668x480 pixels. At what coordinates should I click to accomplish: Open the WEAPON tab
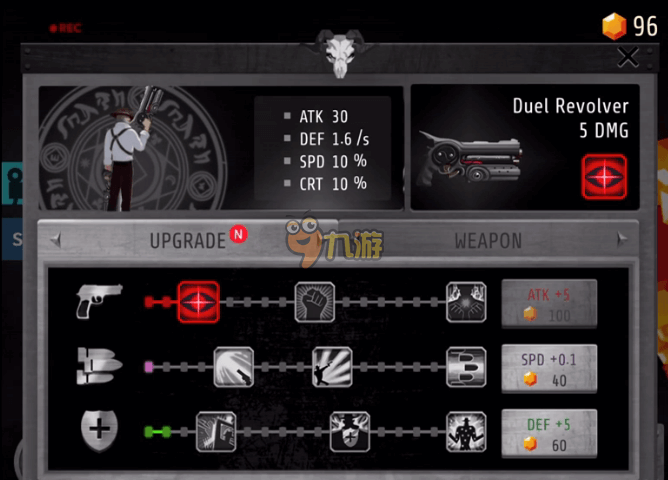pyautogui.click(x=488, y=241)
